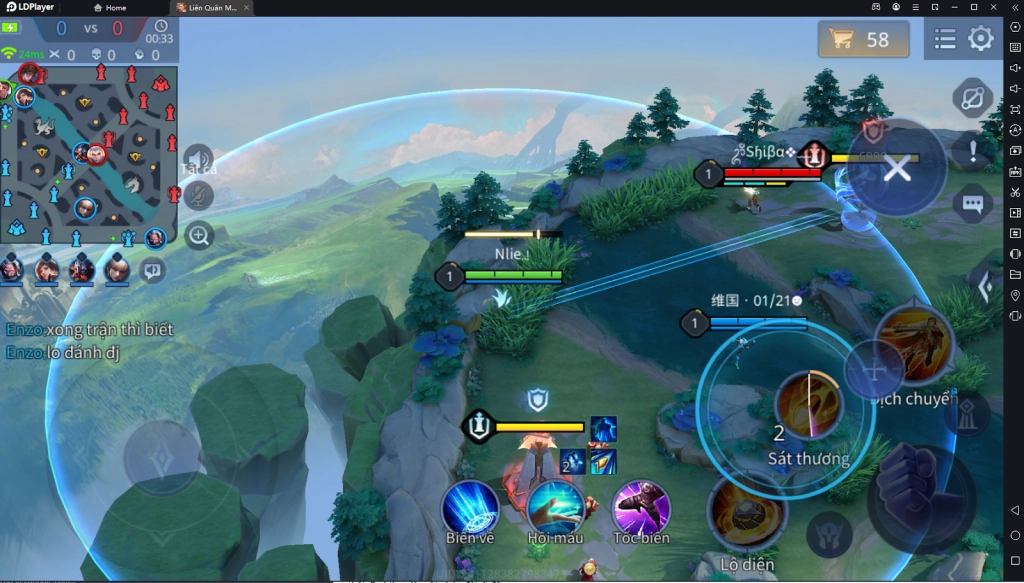Image resolution: width=1024 pixels, height=583 pixels.
Task: Cast the Tốc biến flash spell
Action: tap(641, 508)
